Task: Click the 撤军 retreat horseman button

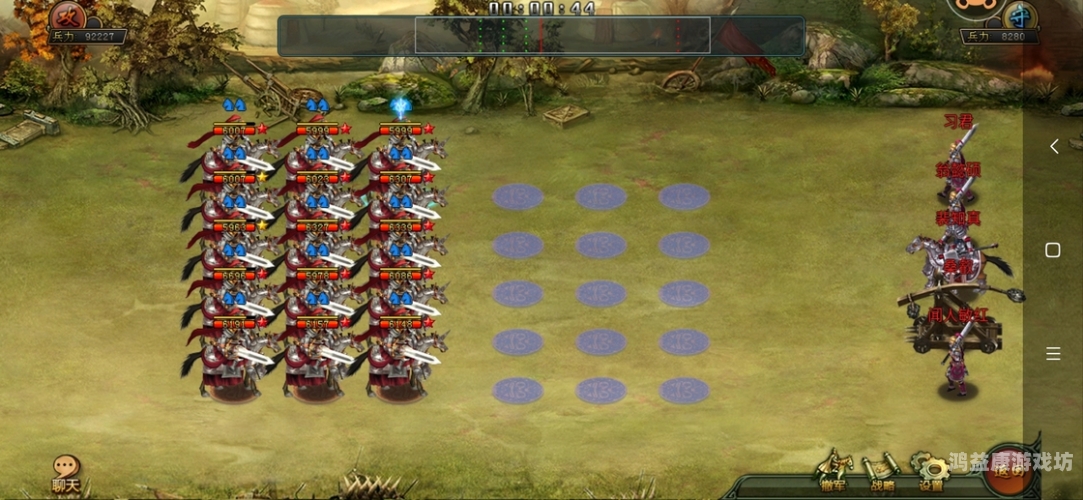Action: tap(832, 469)
